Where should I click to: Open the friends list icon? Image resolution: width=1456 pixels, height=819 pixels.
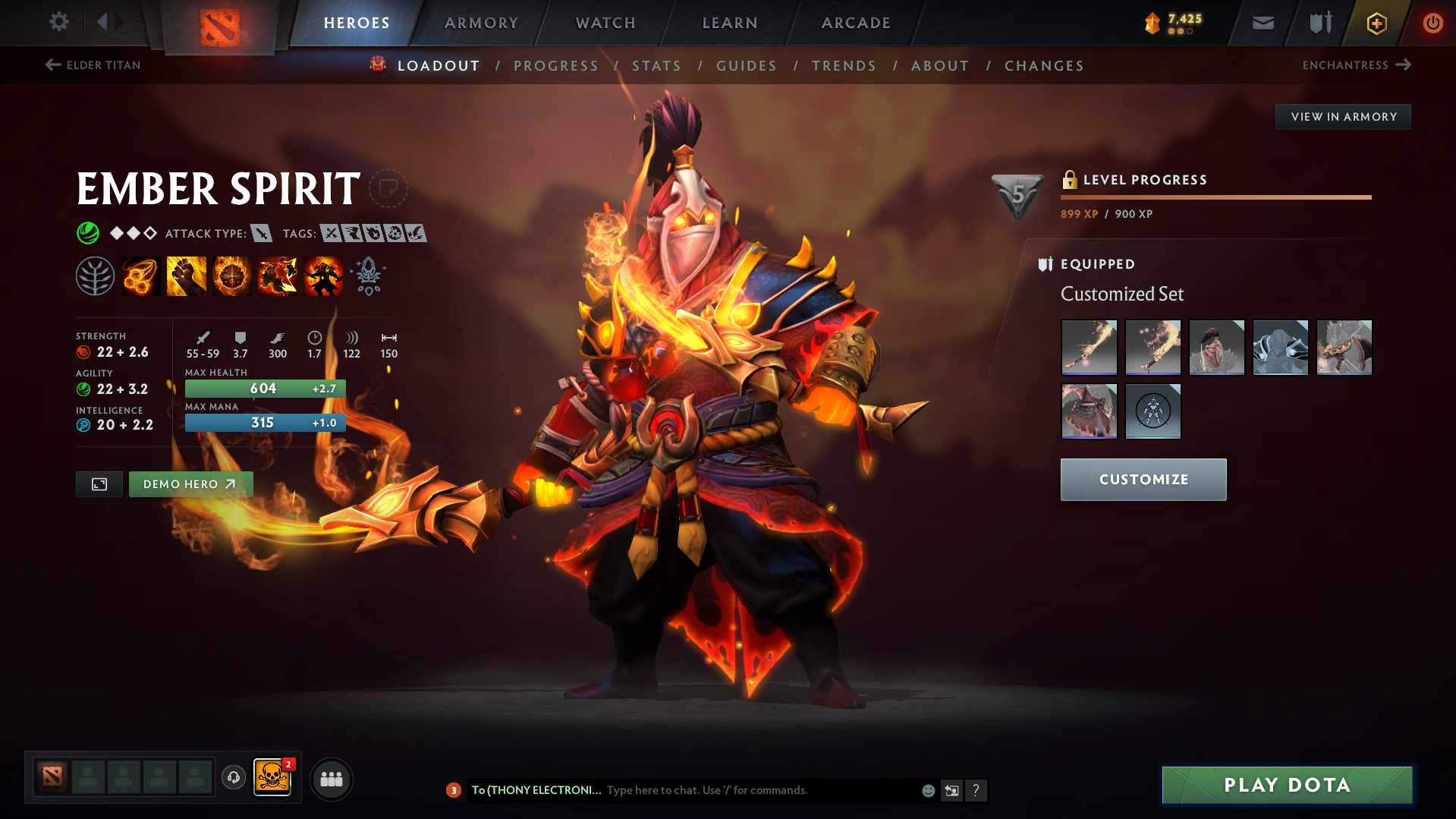(331, 779)
